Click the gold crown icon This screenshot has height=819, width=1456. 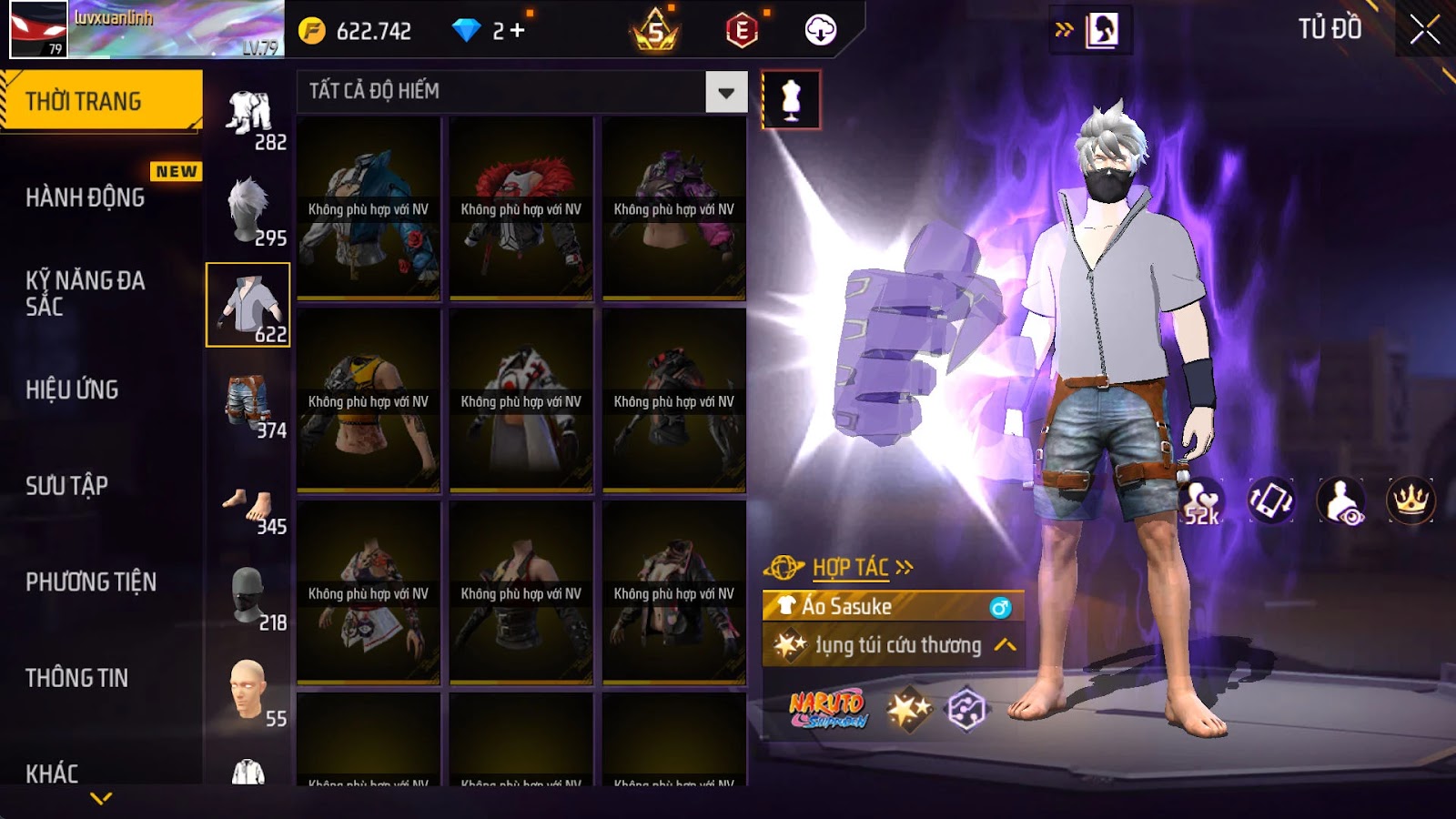(x=1410, y=500)
